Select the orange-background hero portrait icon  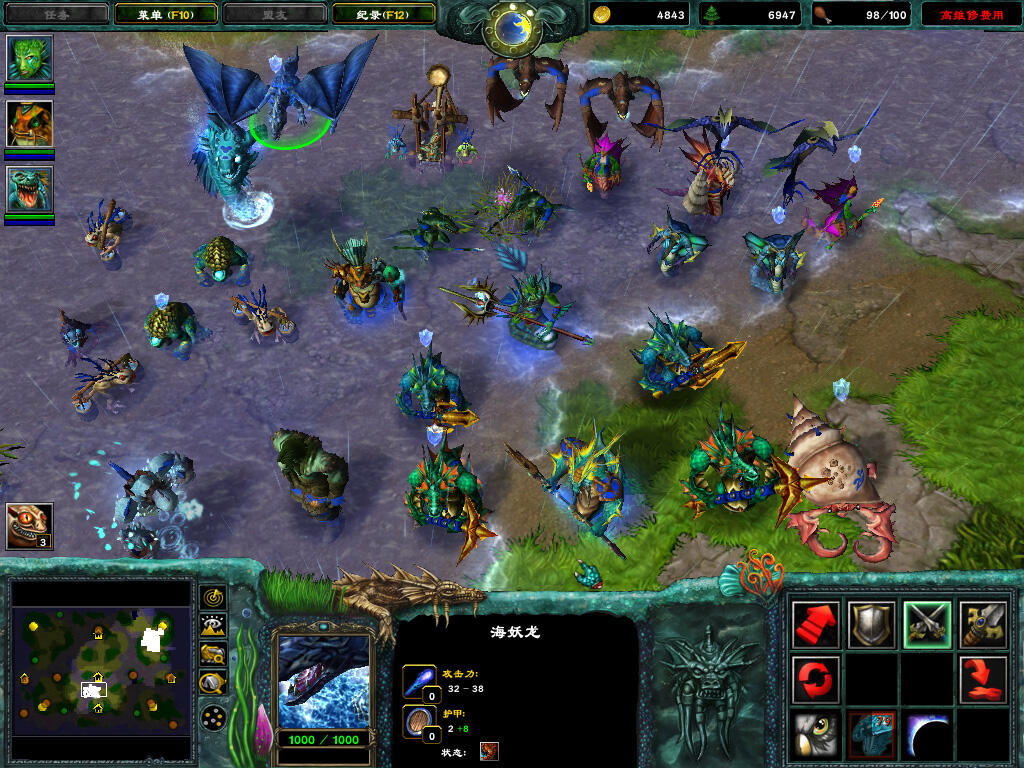29,123
